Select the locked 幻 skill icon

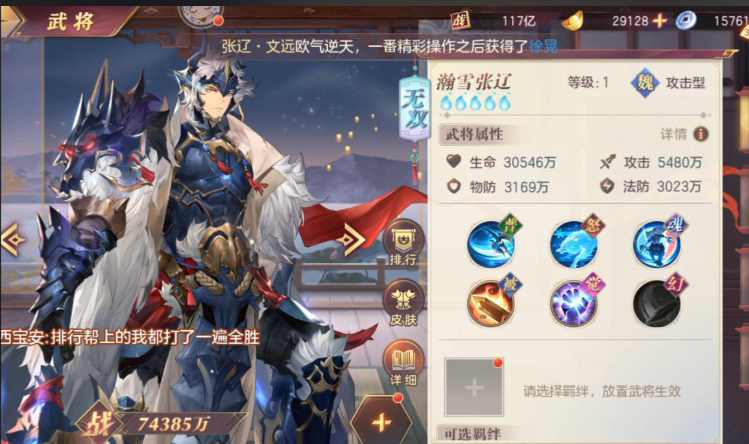(x=657, y=302)
